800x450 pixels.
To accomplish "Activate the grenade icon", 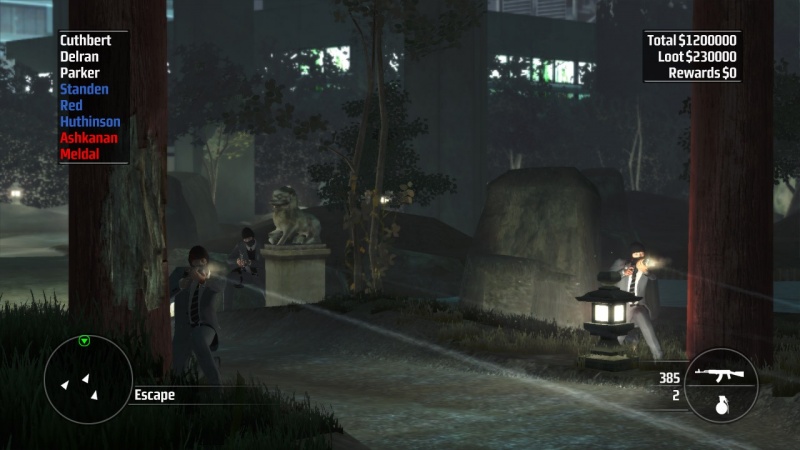I will (x=719, y=407).
